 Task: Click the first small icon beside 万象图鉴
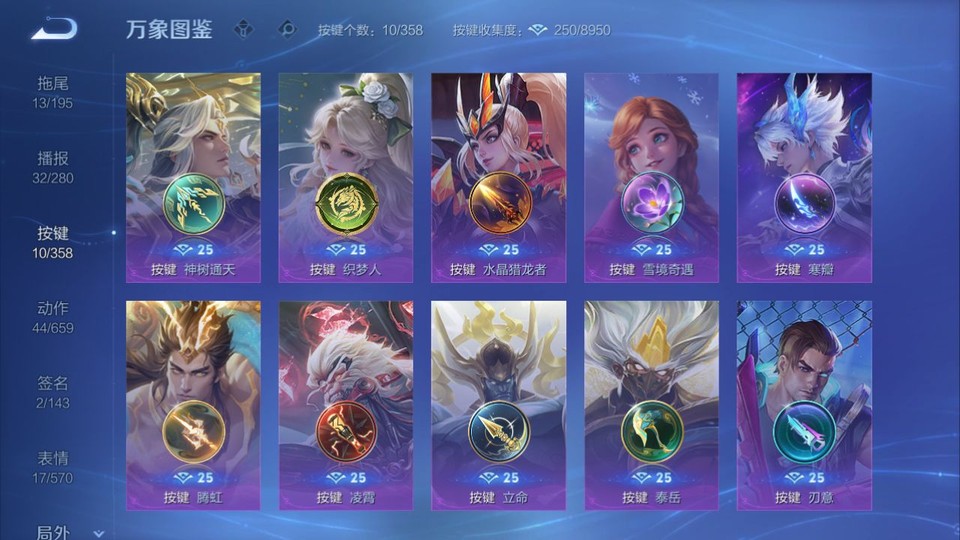244,29
